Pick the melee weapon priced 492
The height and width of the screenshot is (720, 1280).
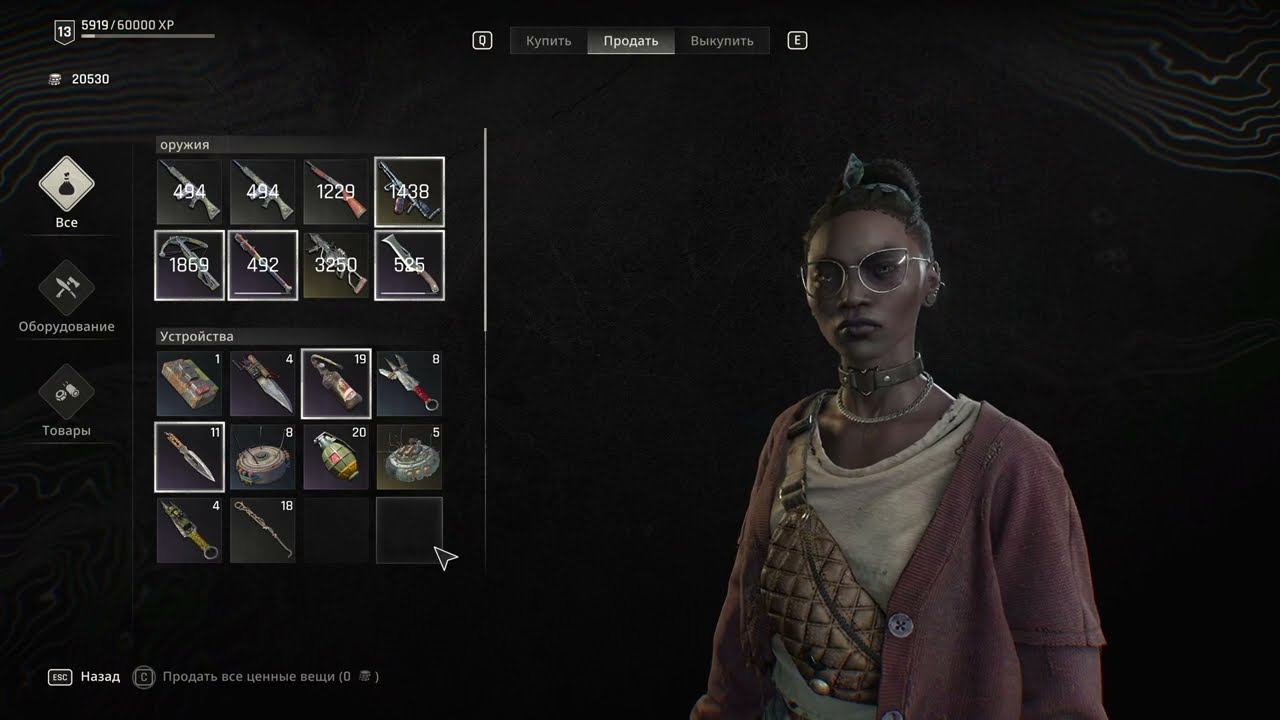[x=263, y=265]
